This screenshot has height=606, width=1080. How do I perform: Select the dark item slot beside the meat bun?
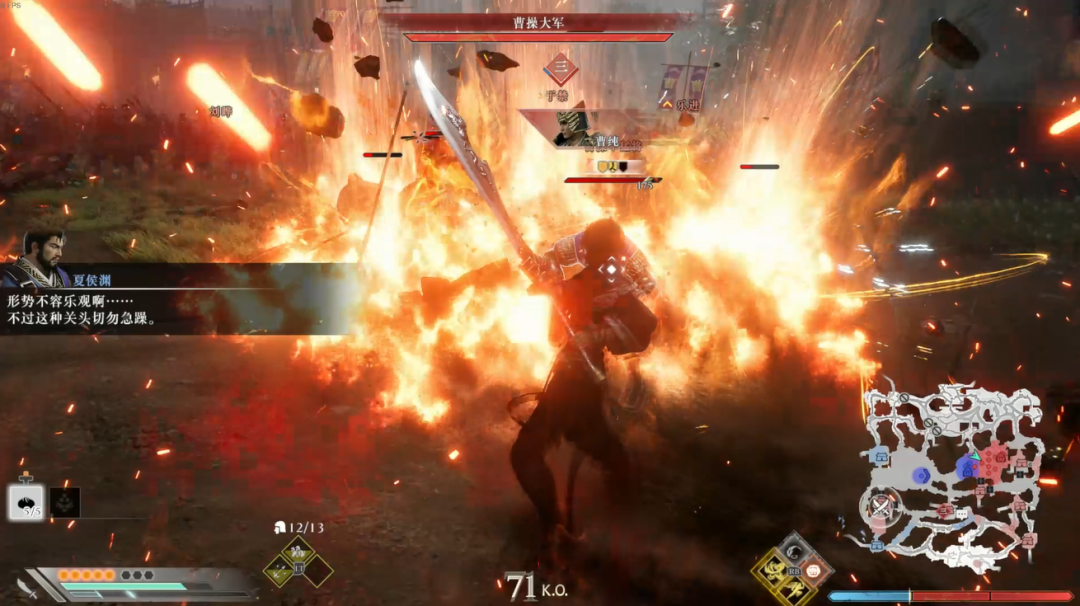tap(65, 502)
